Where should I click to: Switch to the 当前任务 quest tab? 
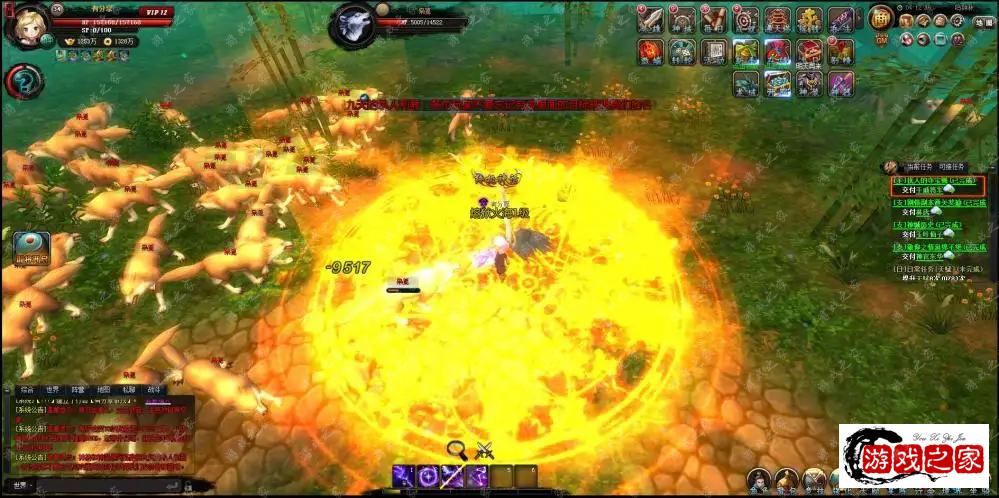[919, 167]
